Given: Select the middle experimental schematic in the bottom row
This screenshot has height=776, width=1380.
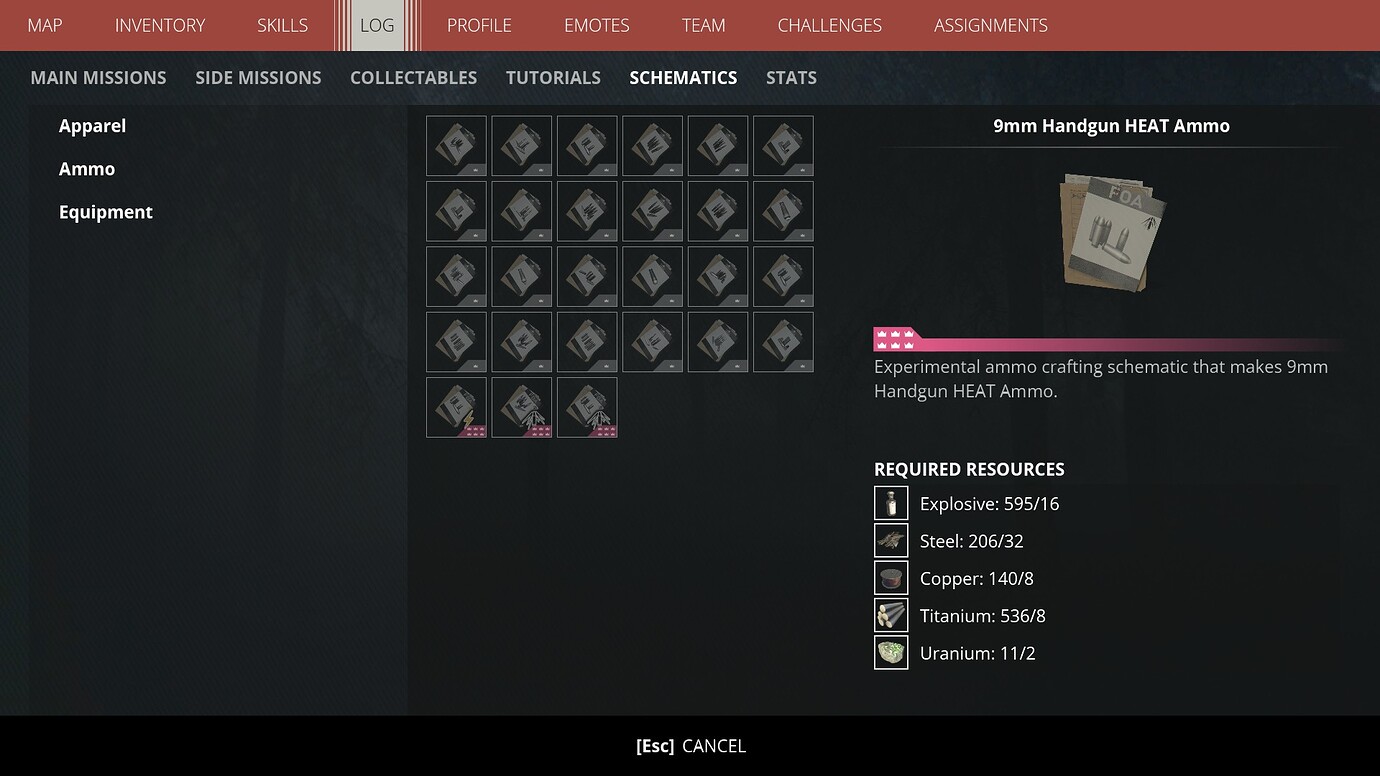Looking at the screenshot, I should [521, 407].
